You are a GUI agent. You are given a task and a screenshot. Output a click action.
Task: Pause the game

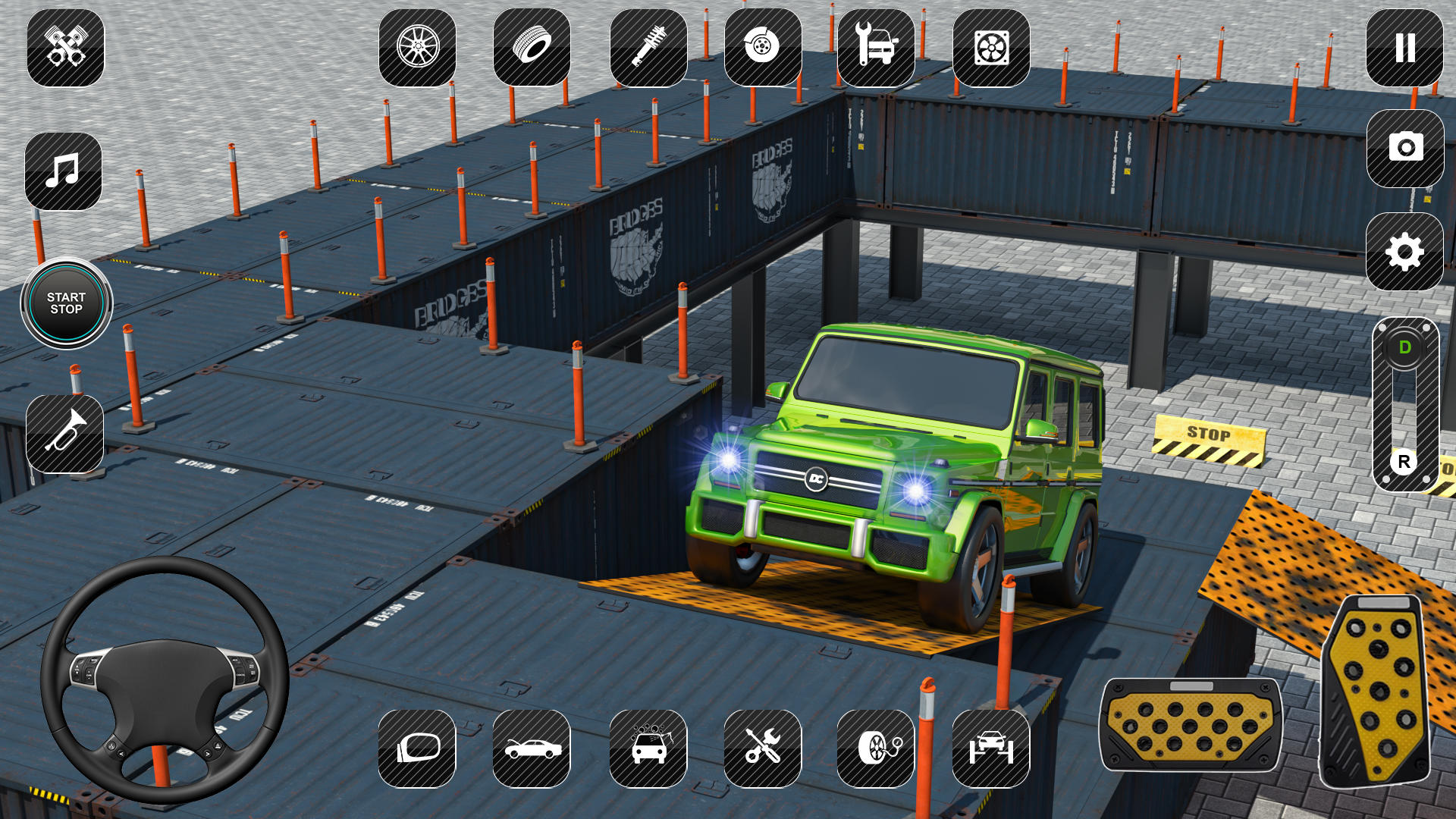click(1404, 48)
